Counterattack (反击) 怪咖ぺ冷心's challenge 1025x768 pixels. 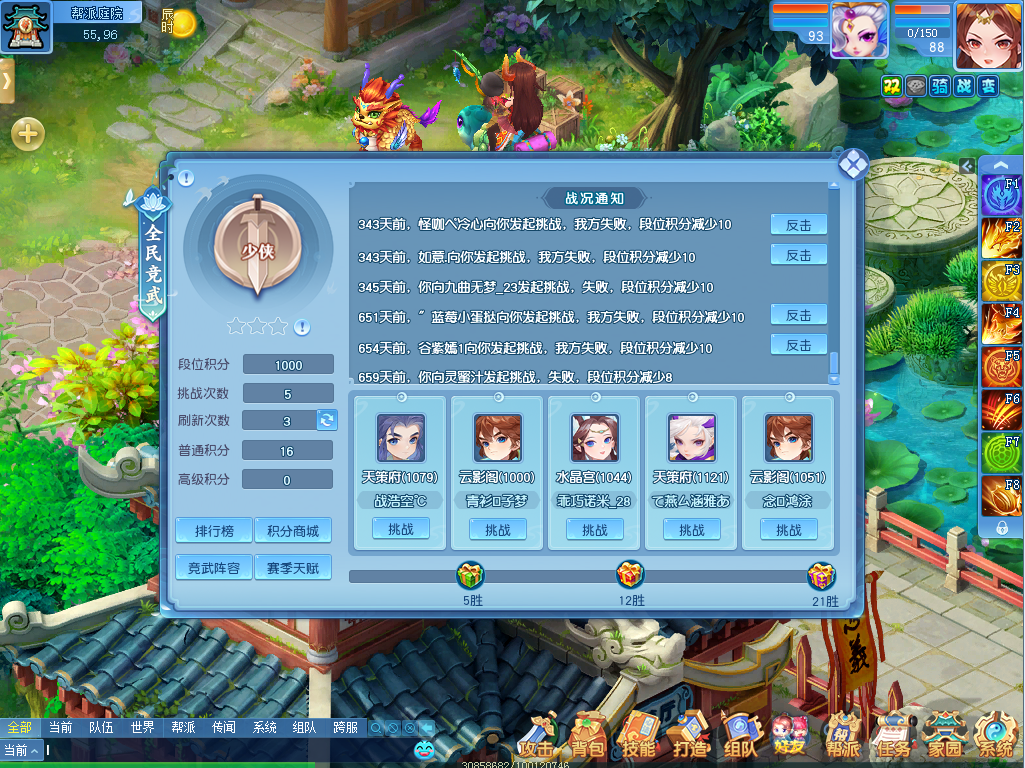[x=798, y=225]
